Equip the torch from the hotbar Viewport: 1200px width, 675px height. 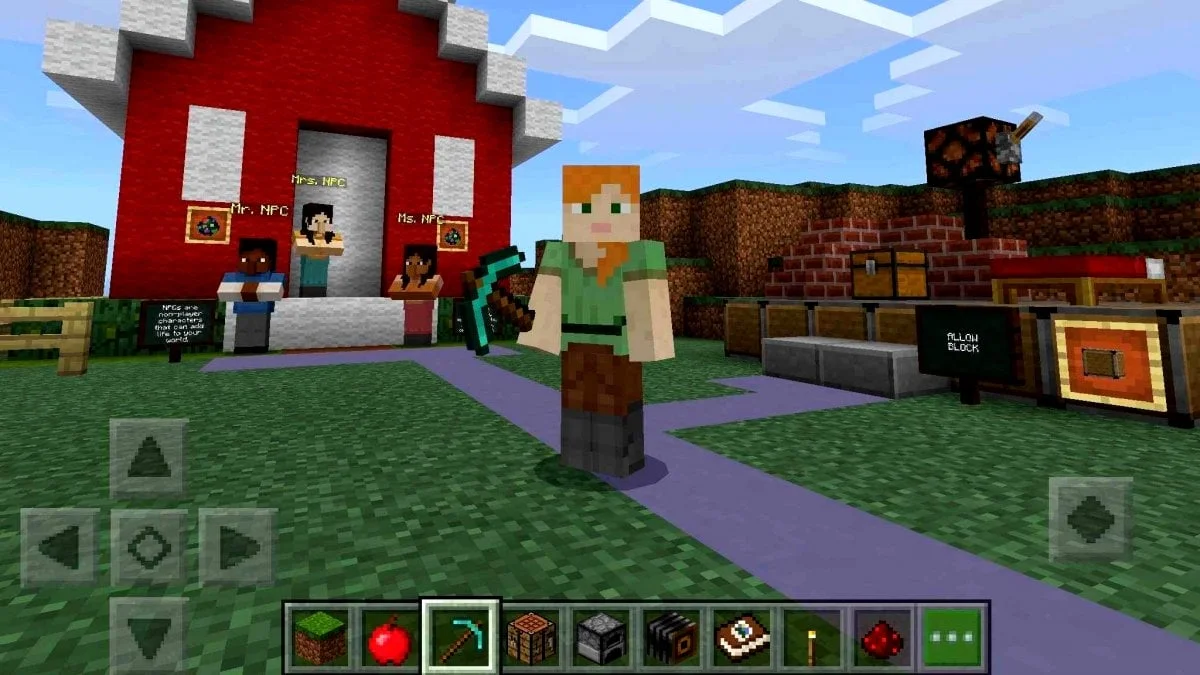[x=812, y=637]
